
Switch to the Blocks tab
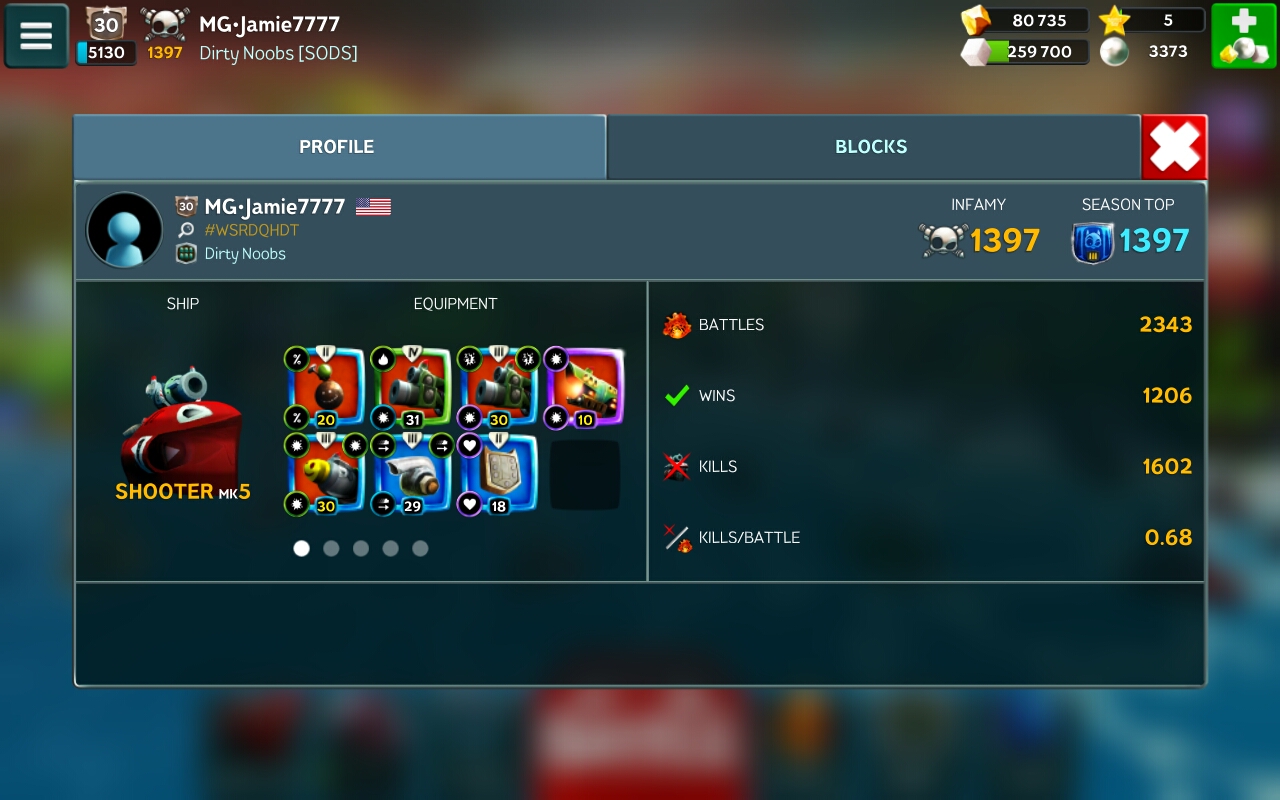coord(871,147)
